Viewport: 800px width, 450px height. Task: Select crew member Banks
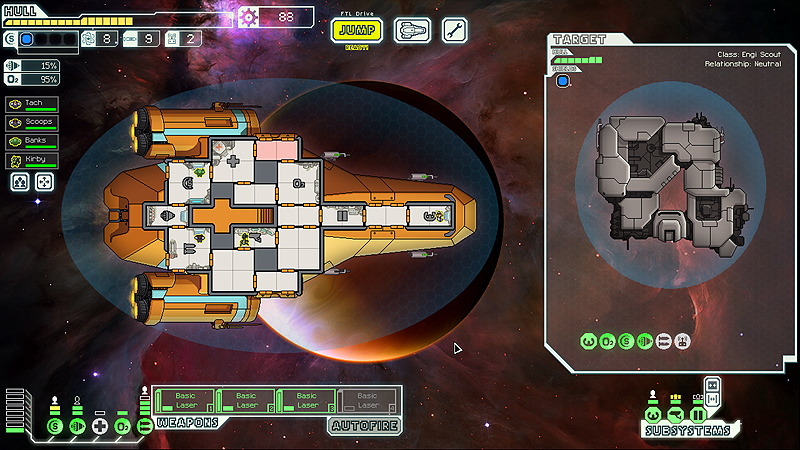(x=31, y=141)
